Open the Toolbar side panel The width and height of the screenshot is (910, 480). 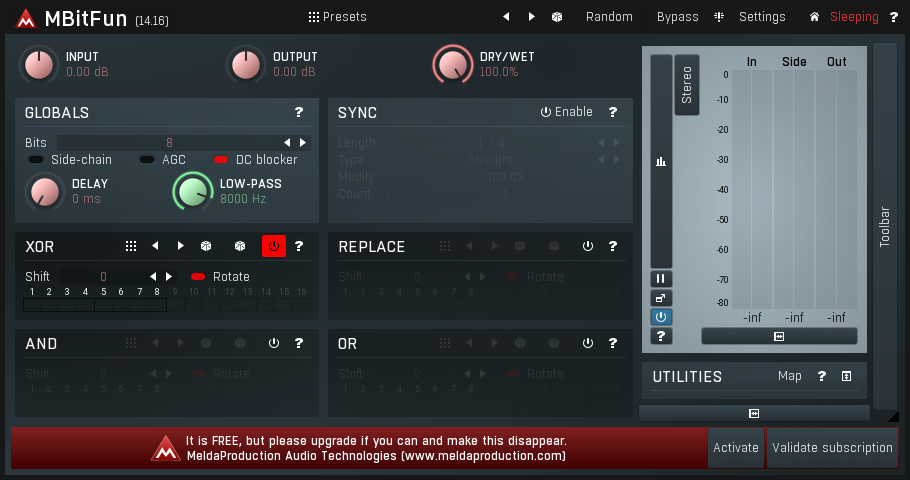click(884, 225)
